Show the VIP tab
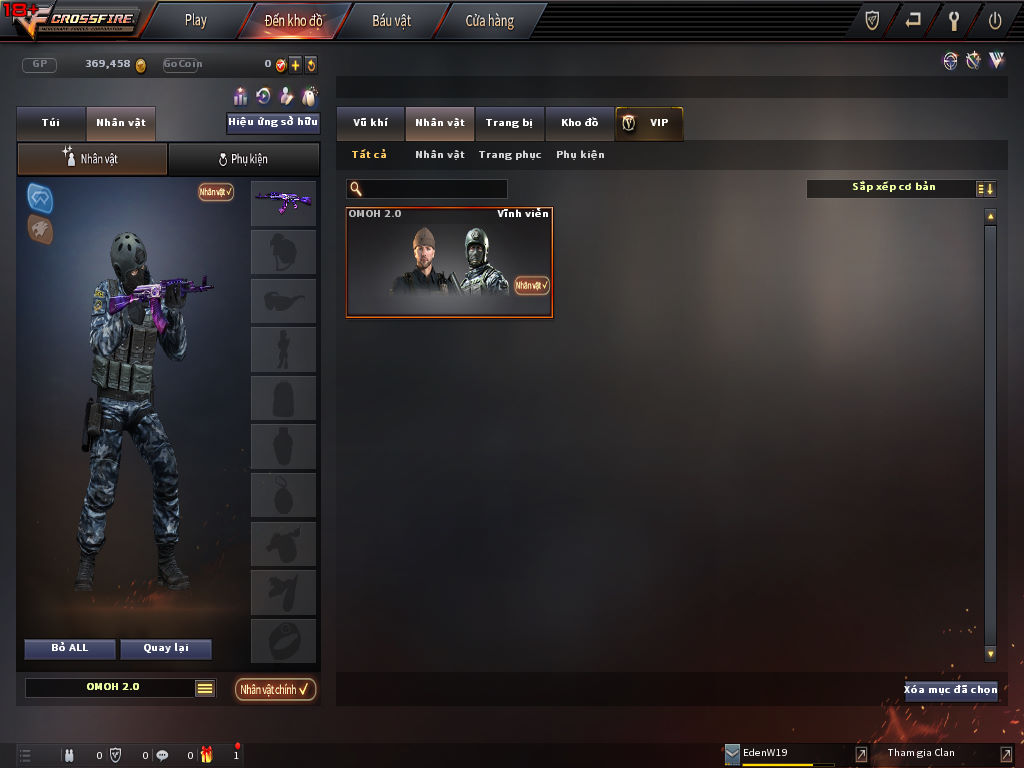This screenshot has height=768, width=1024. [x=650, y=123]
